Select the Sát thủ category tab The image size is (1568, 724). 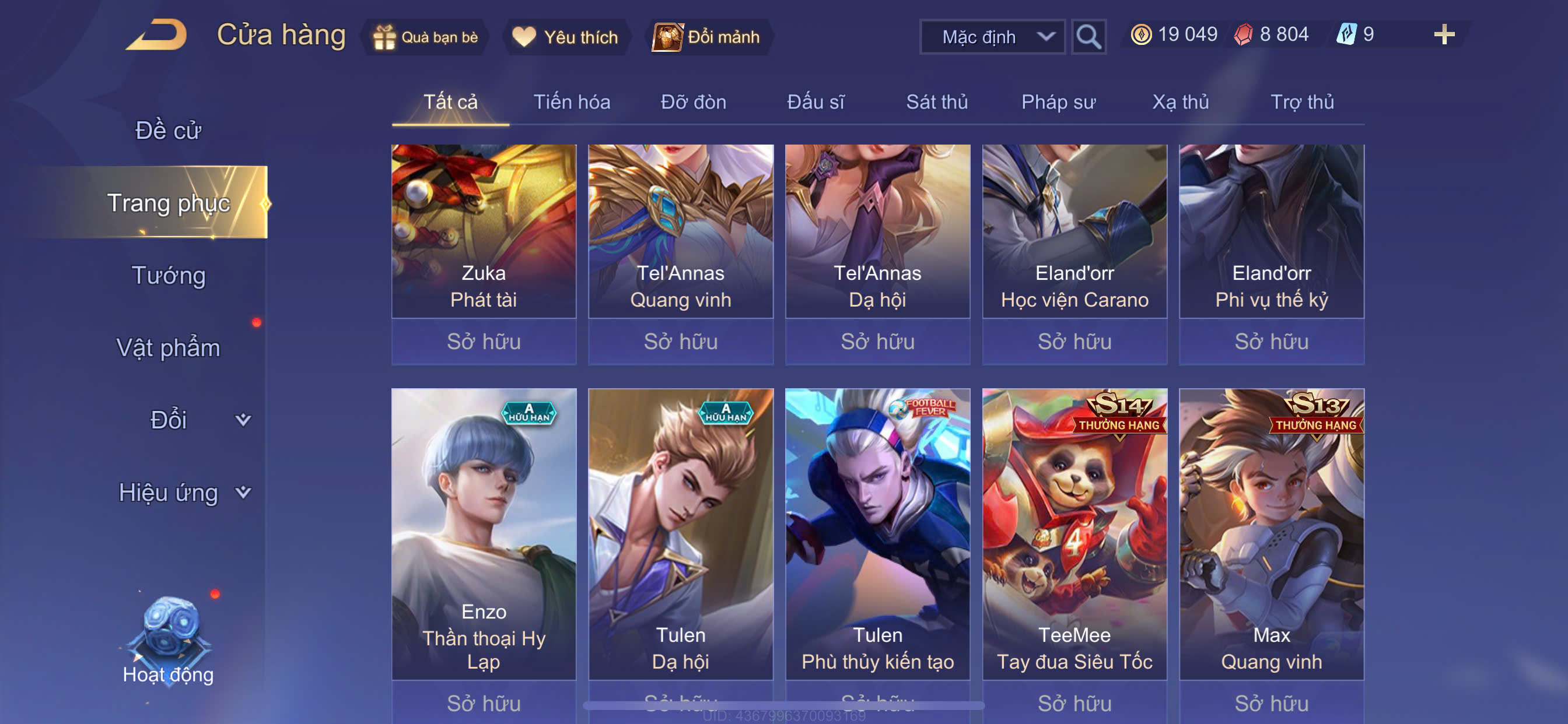coord(937,102)
